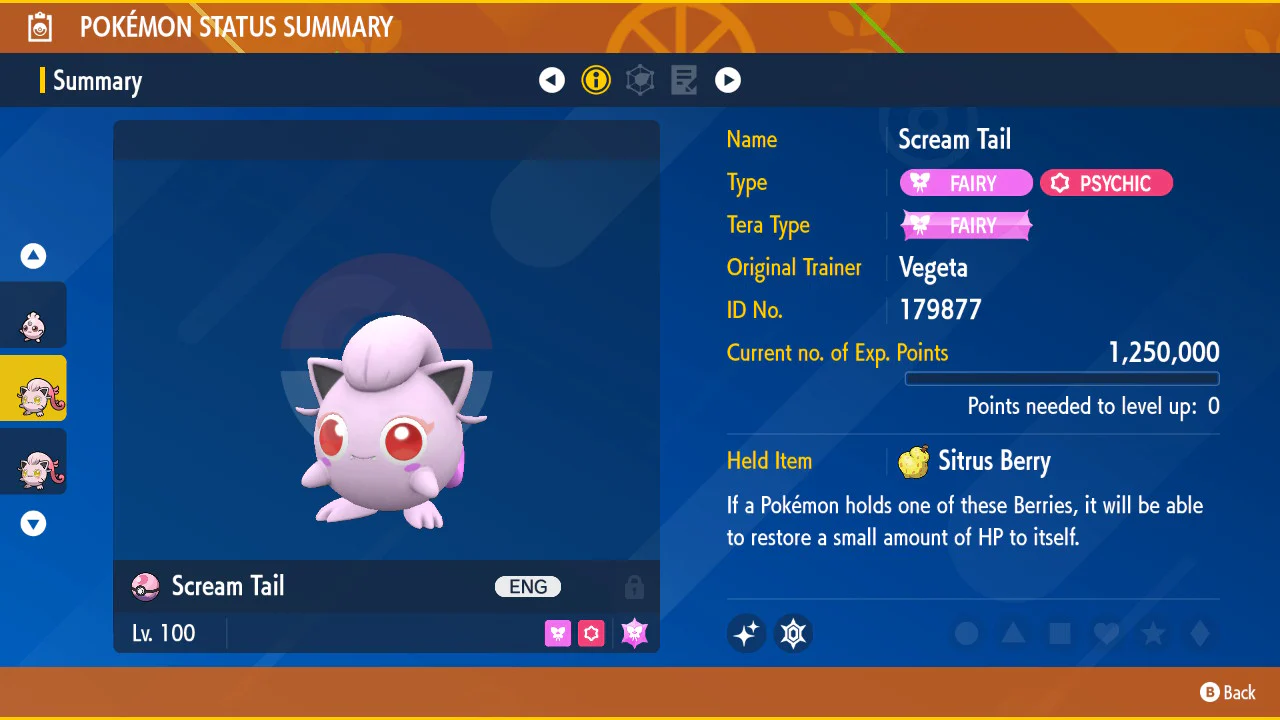The height and width of the screenshot is (720, 1280).
Task: Click the spiky star mark icon beside sparkles
Action: click(x=794, y=633)
